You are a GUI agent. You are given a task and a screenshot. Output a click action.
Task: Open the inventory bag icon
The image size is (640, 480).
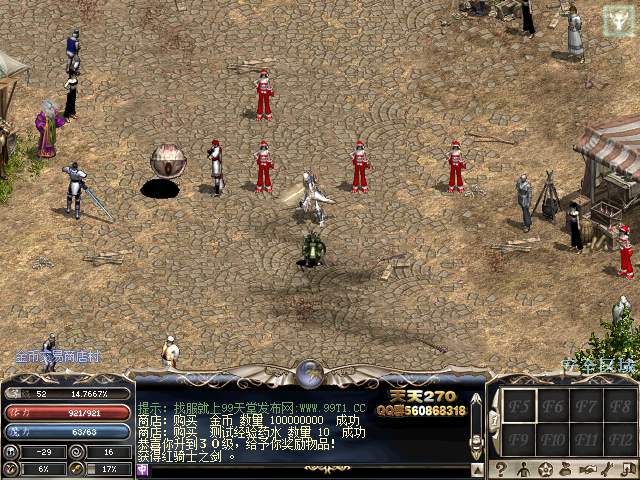click(x=567, y=469)
